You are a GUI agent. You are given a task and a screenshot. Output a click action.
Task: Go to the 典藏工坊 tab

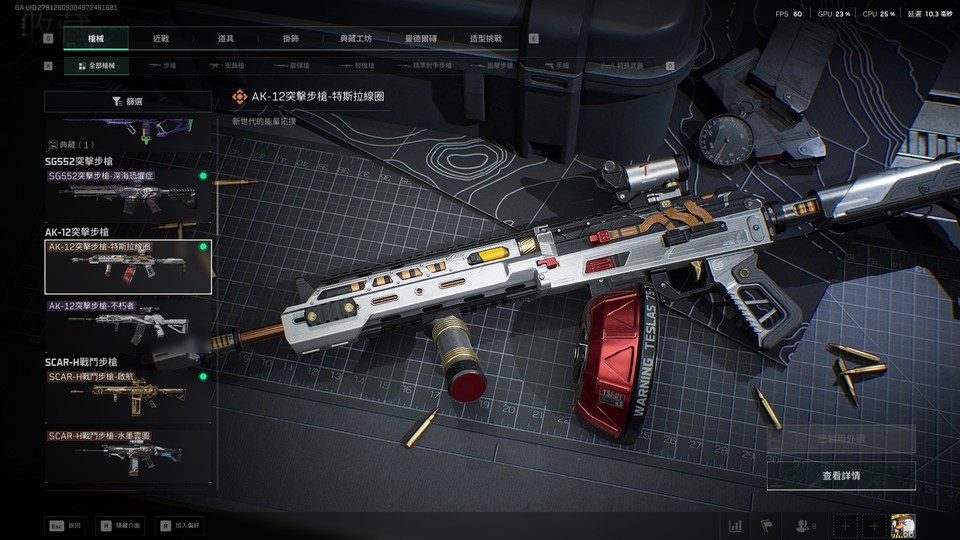[x=356, y=39]
